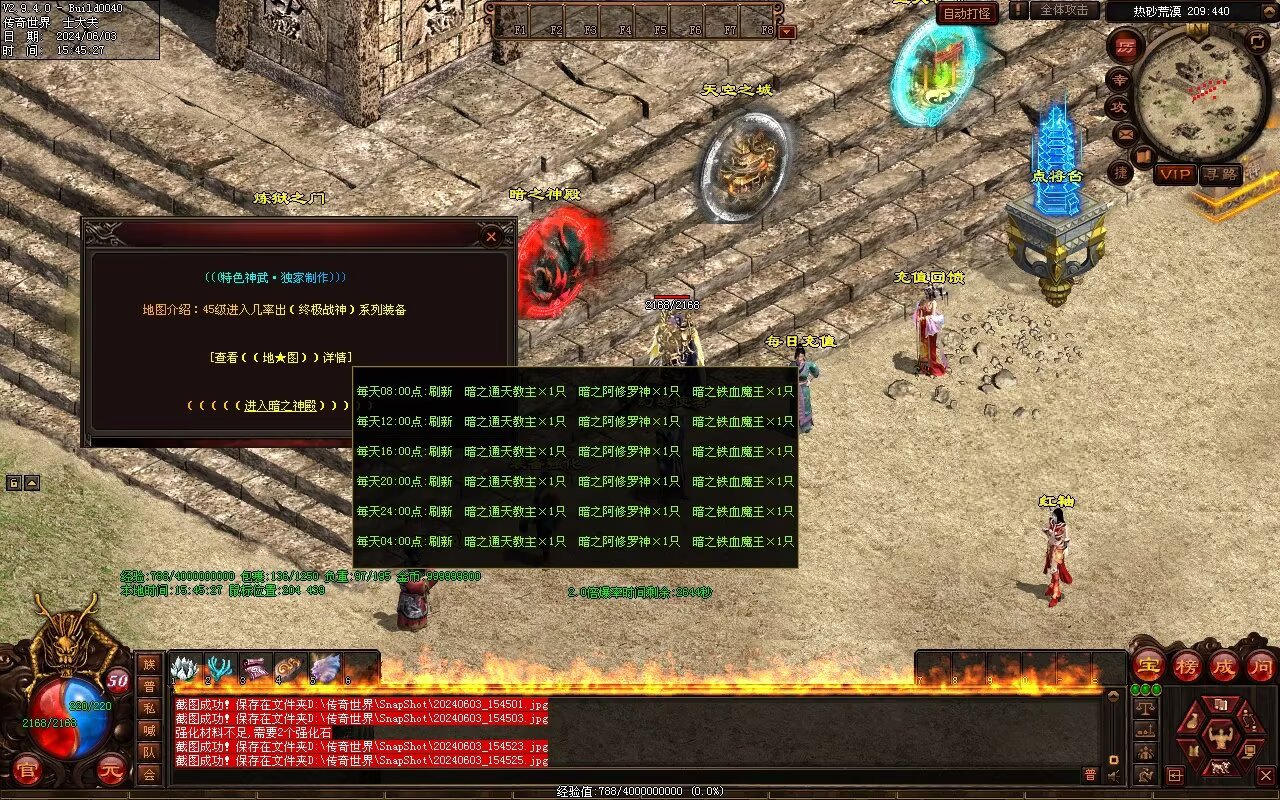Screen dimensions: 1280x800
Task: Open the VIP panel
Action: pyautogui.click(x=1175, y=174)
